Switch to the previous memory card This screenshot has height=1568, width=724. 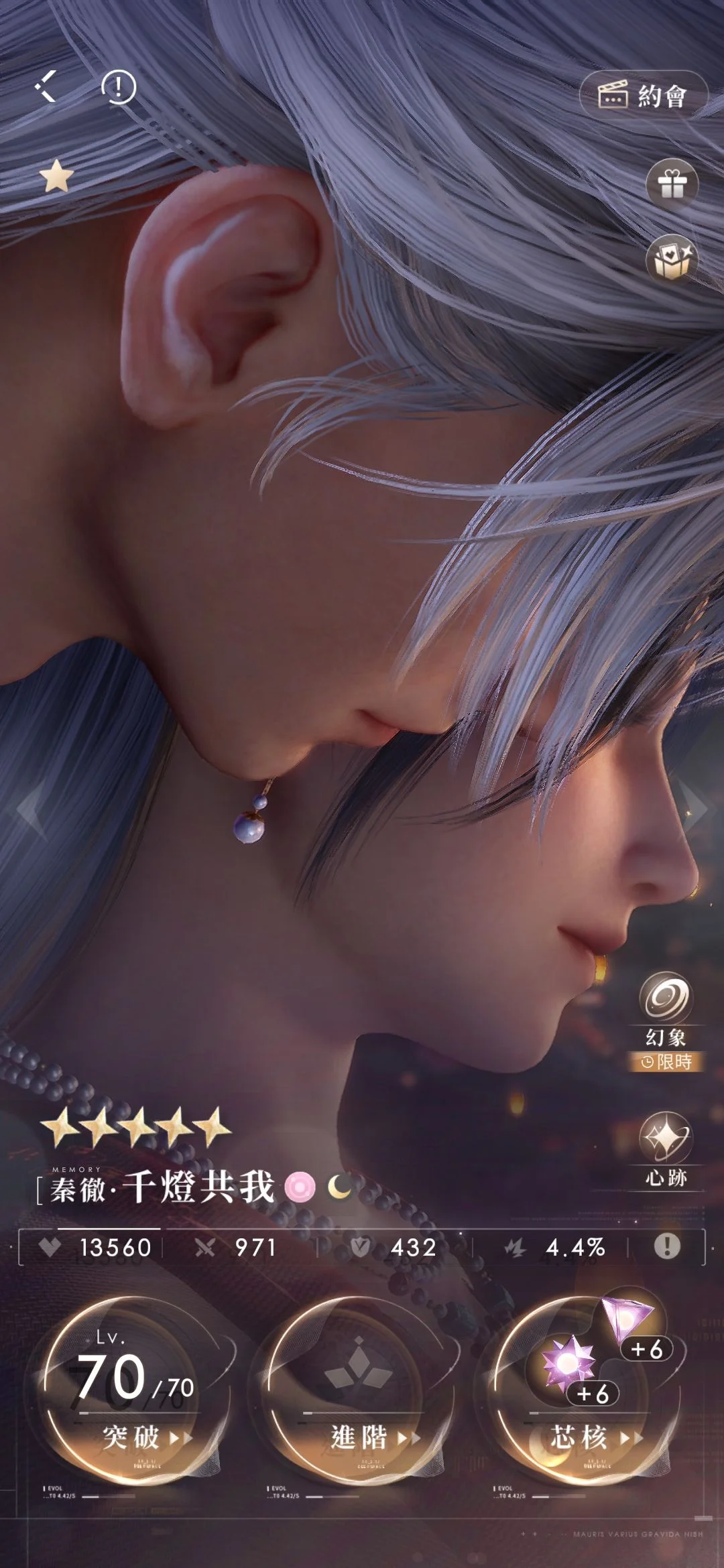[x=28, y=809]
